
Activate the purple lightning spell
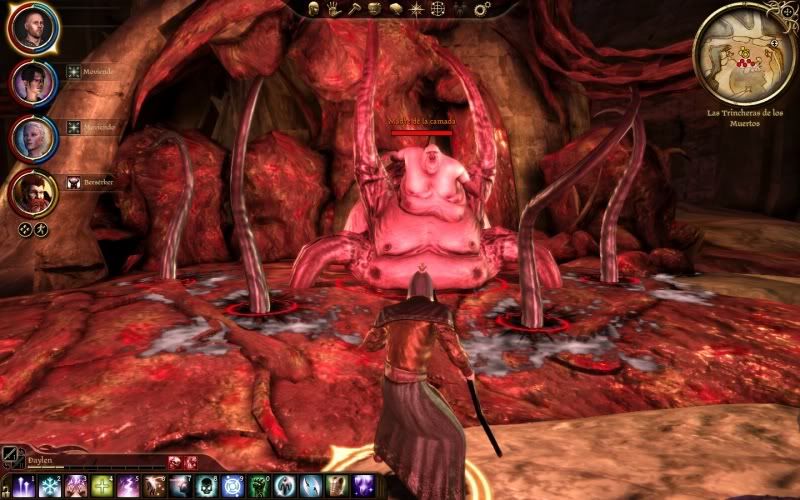point(127,487)
